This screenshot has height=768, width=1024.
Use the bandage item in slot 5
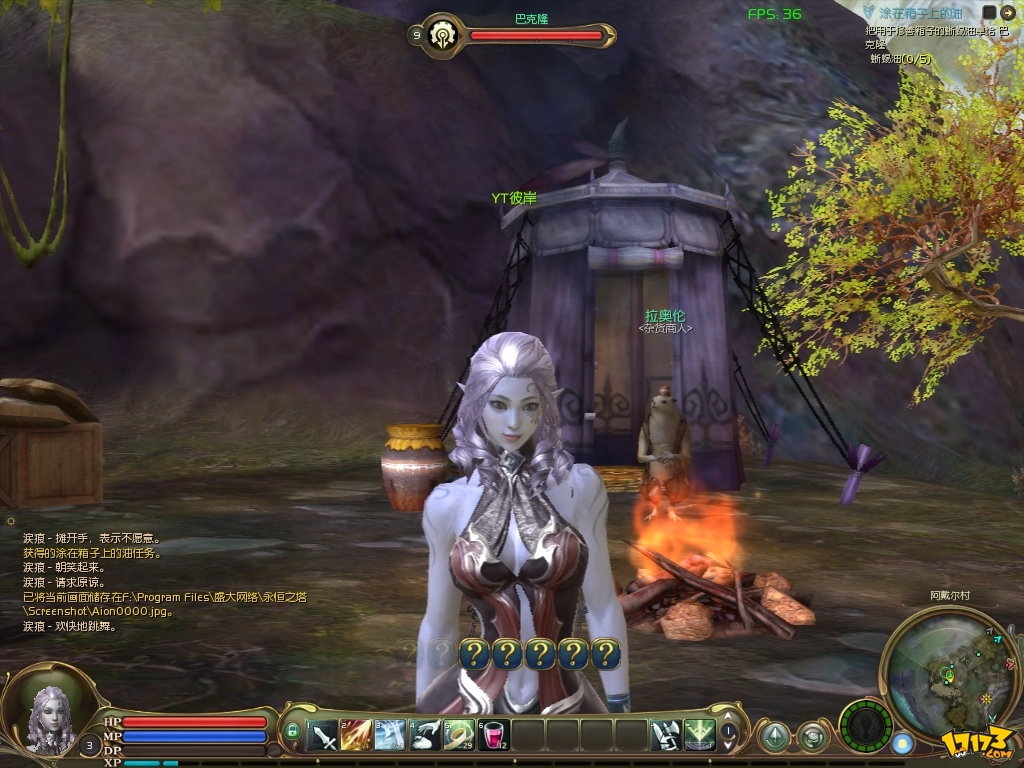coord(459,735)
